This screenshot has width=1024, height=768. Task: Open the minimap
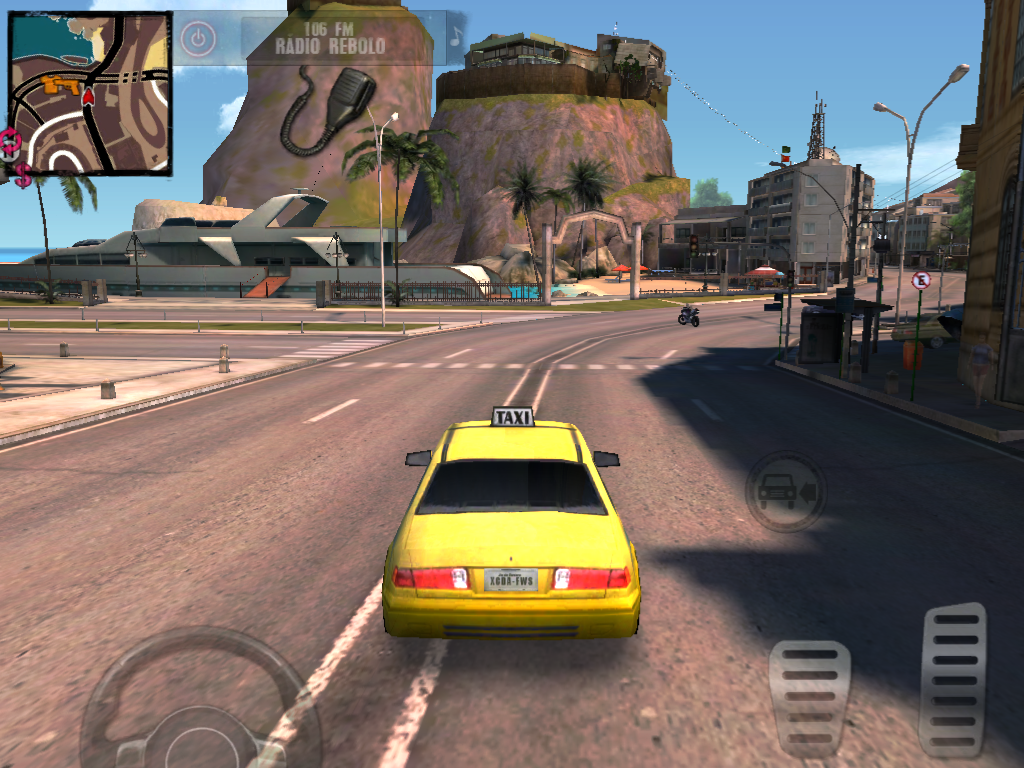tap(90, 92)
